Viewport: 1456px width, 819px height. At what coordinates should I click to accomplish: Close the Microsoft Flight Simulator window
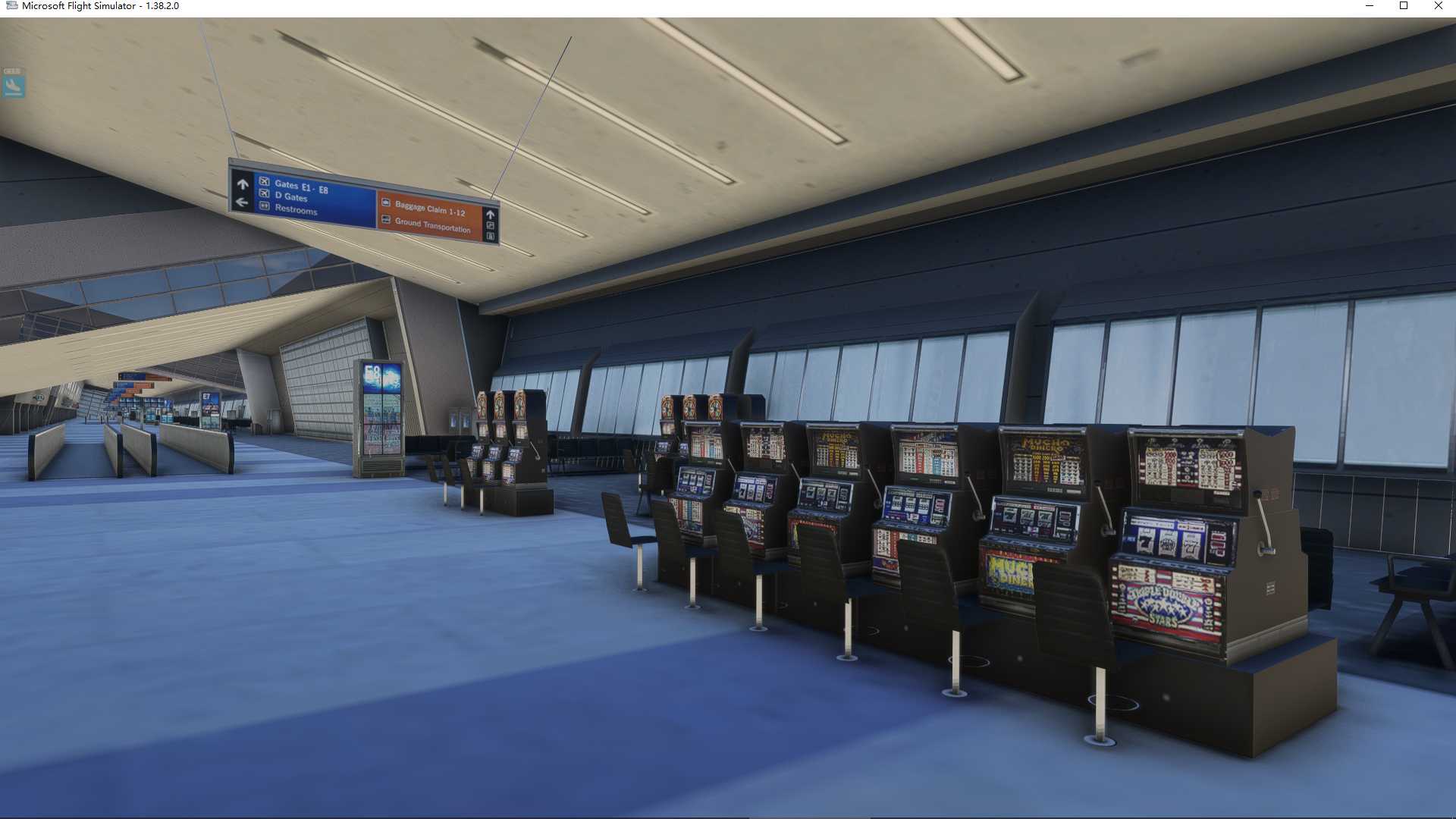click(x=1438, y=6)
